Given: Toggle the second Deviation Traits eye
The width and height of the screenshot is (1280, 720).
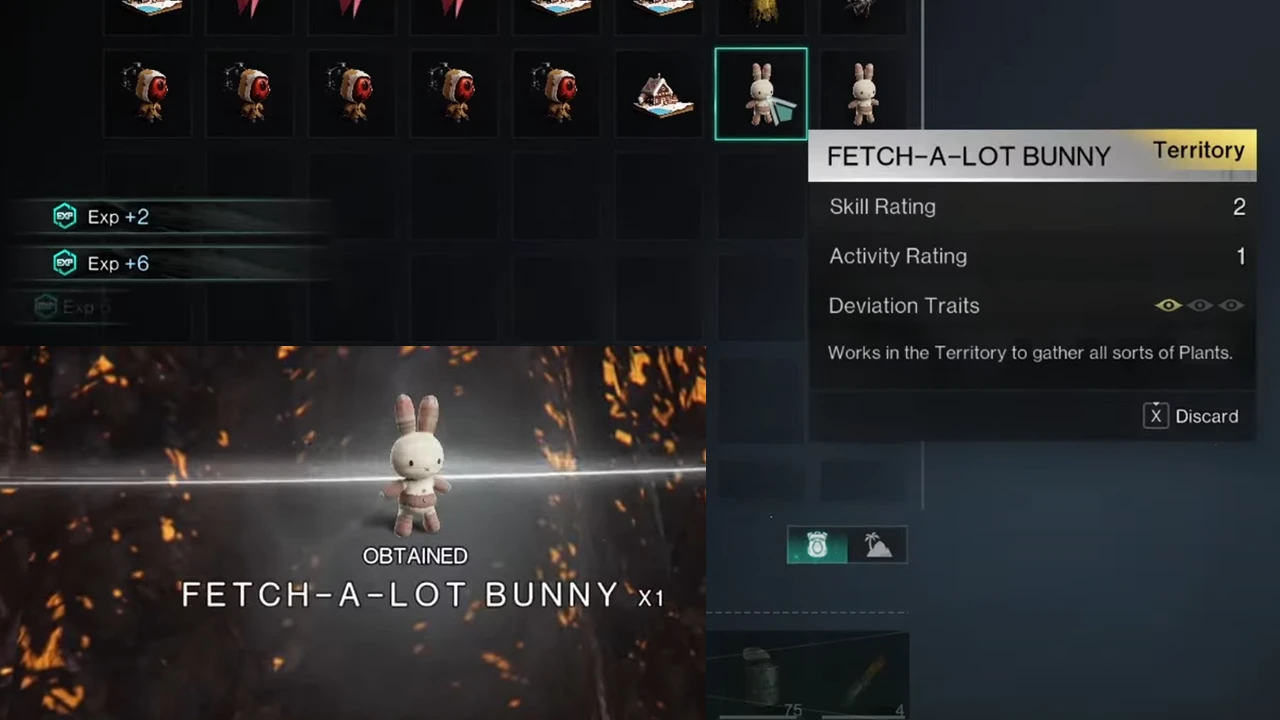Looking at the screenshot, I should click(1199, 305).
